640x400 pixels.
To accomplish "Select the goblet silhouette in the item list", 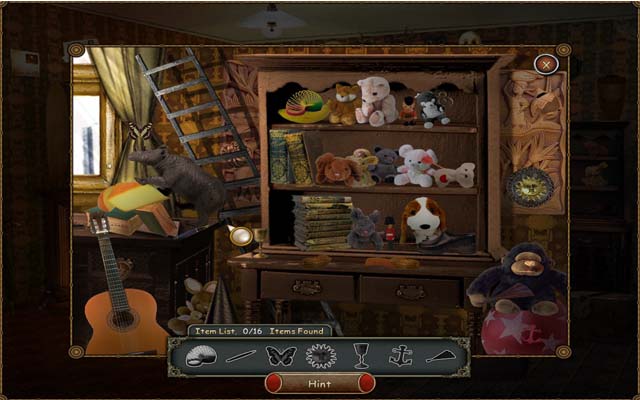I will click(x=360, y=356).
